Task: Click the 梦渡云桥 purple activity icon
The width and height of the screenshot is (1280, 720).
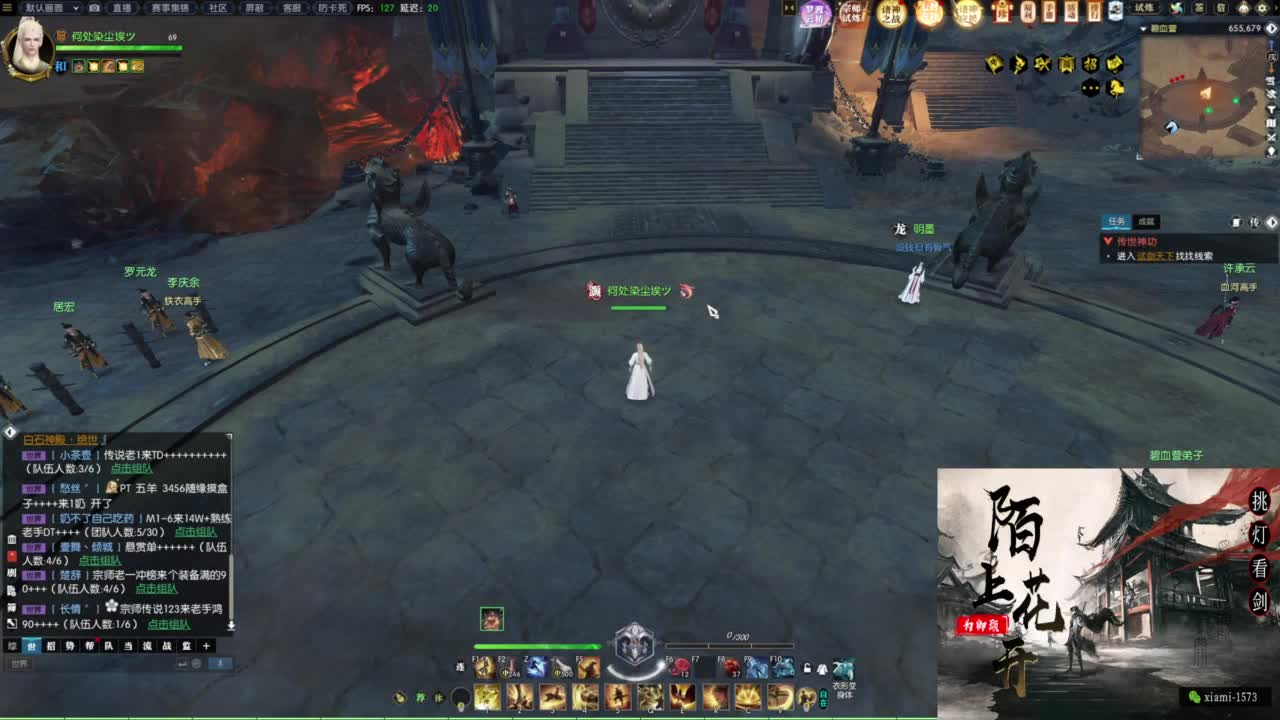Action: tap(815, 12)
